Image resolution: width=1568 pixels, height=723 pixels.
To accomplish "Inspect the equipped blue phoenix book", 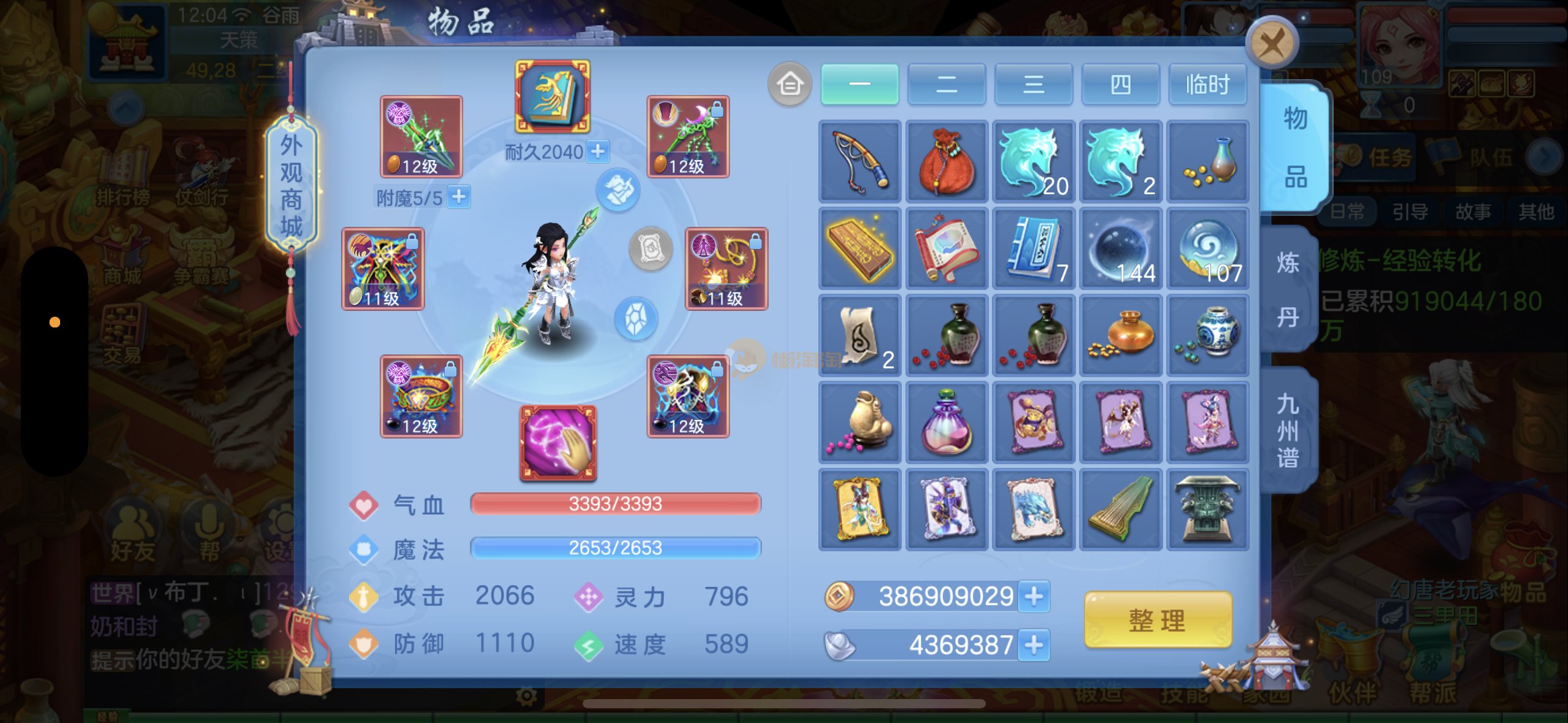I will click(552, 96).
